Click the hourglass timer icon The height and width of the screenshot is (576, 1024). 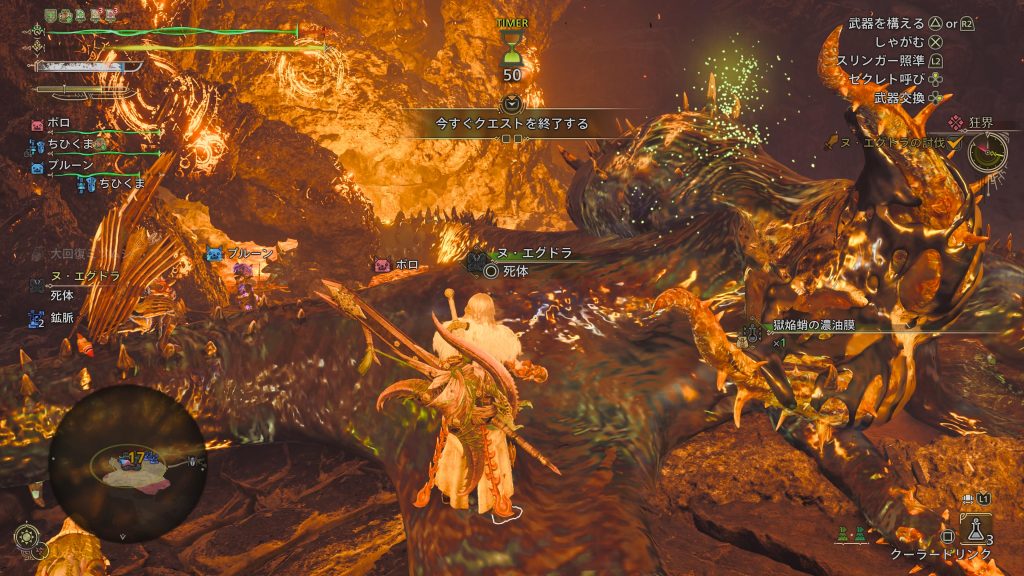tap(511, 46)
